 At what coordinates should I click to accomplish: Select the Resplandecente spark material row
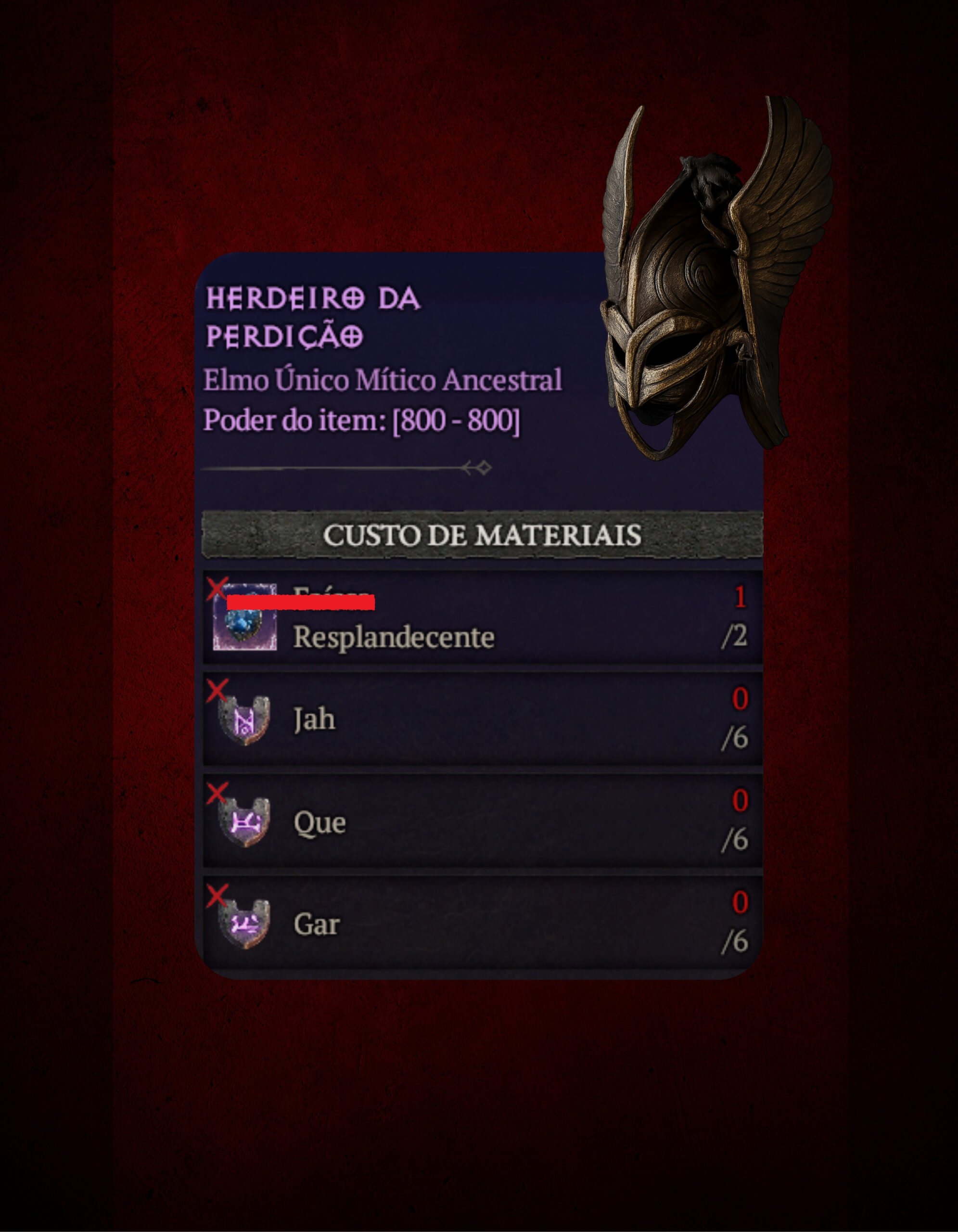(482, 618)
